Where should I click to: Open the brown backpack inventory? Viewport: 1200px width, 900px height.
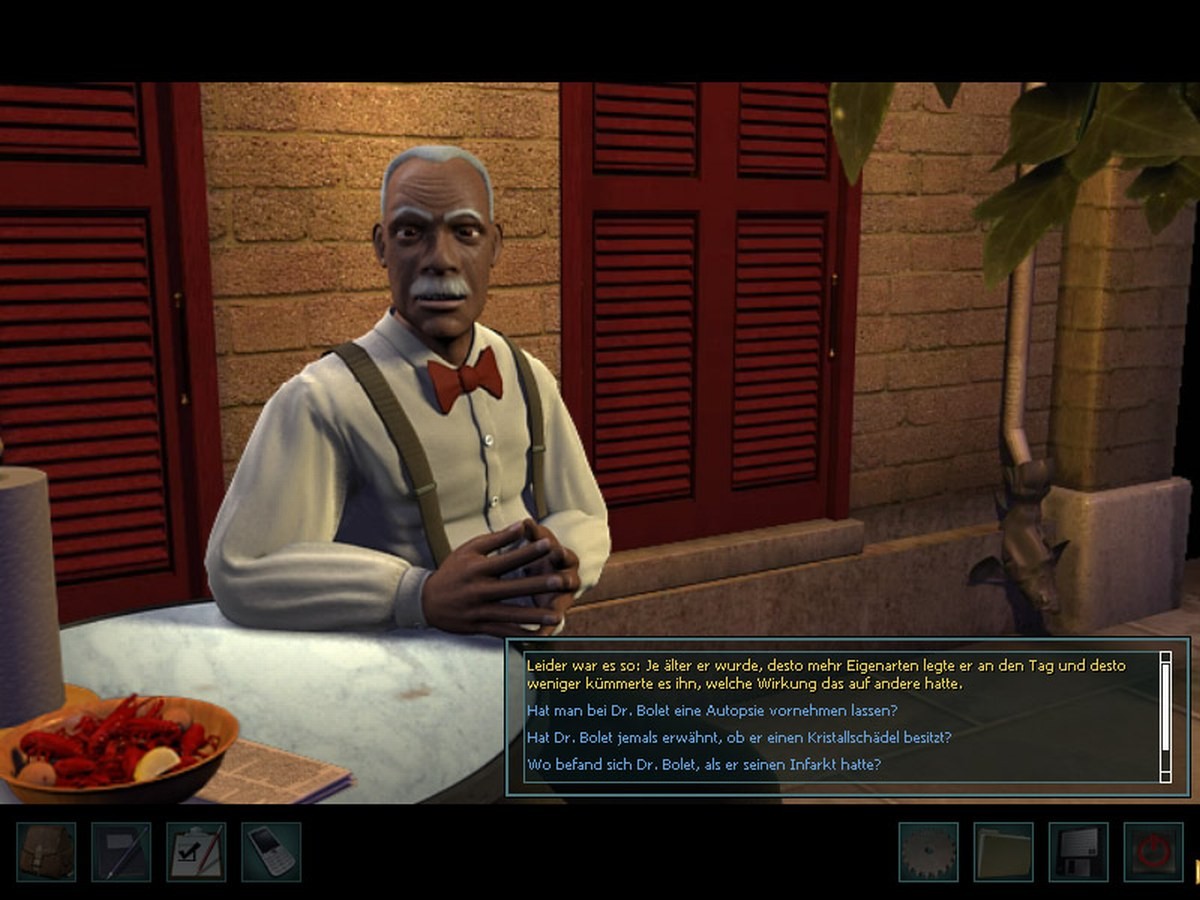click(46, 852)
